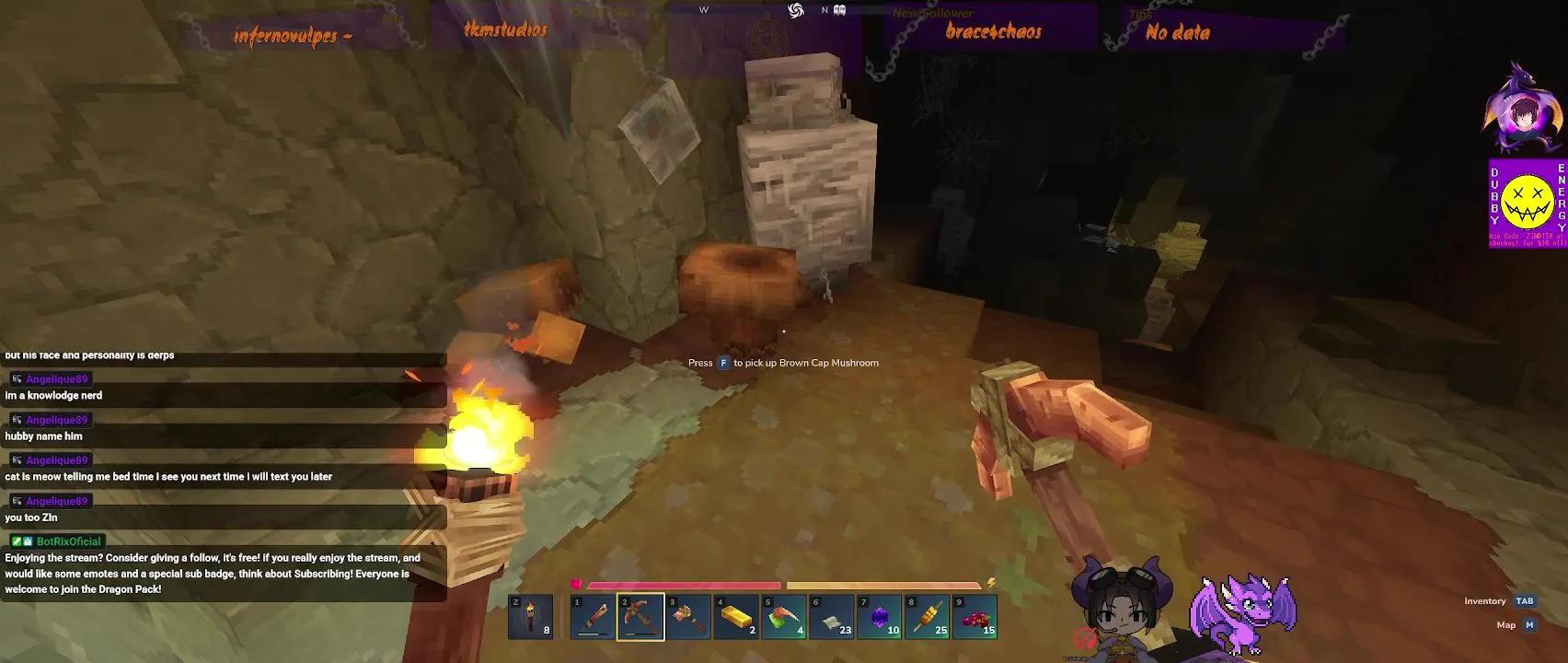Click the red health bar
The image size is (1568, 663).
[x=686, y=583]
